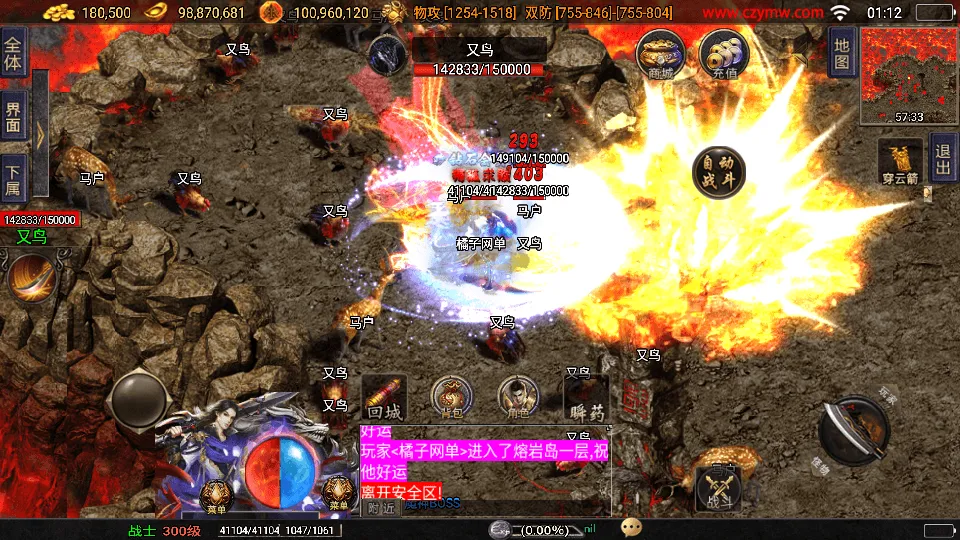
Task: Switch to the 附近 chat tab
Action: 380,507
